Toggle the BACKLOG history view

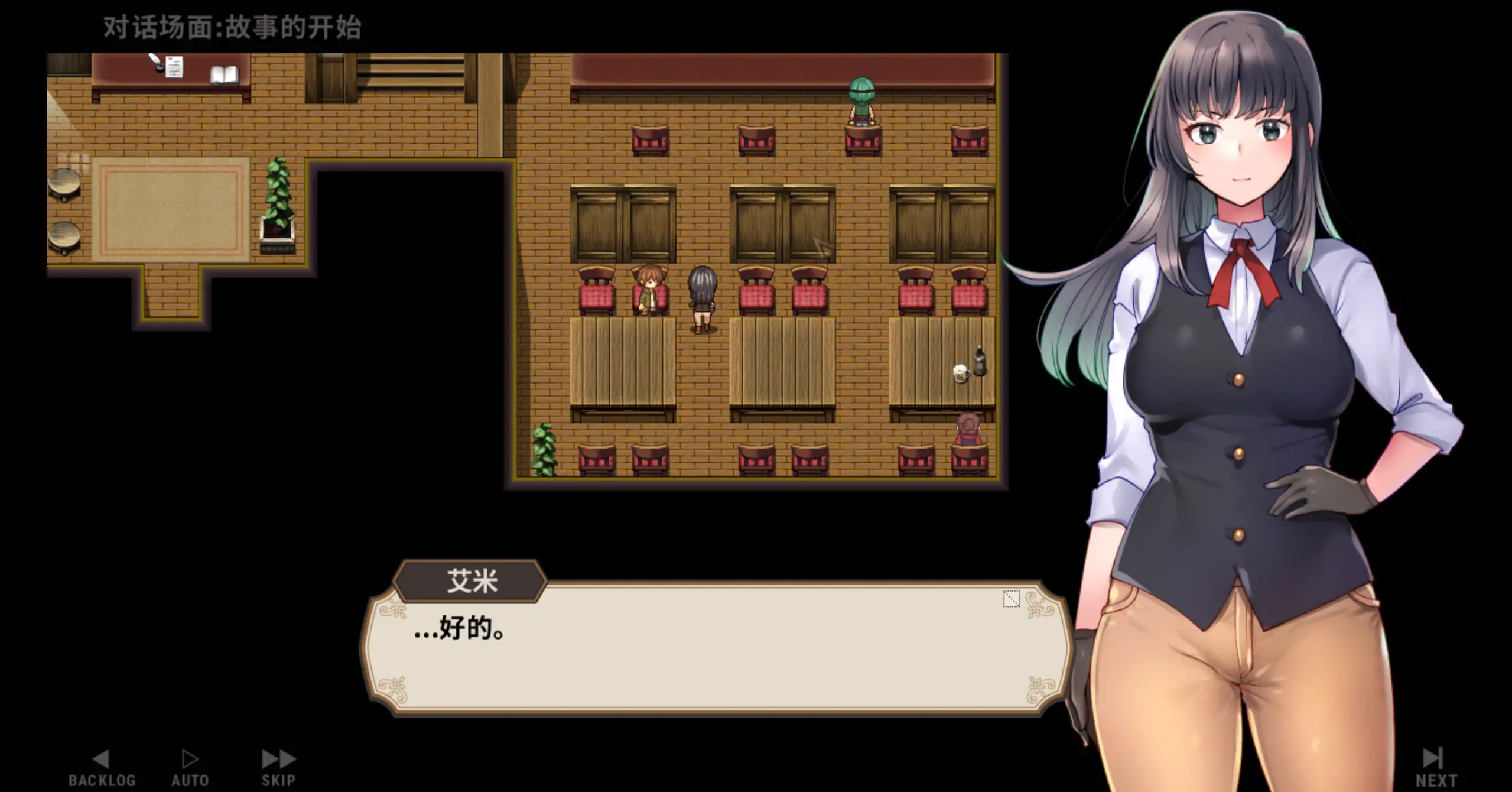tap(102, 765)
